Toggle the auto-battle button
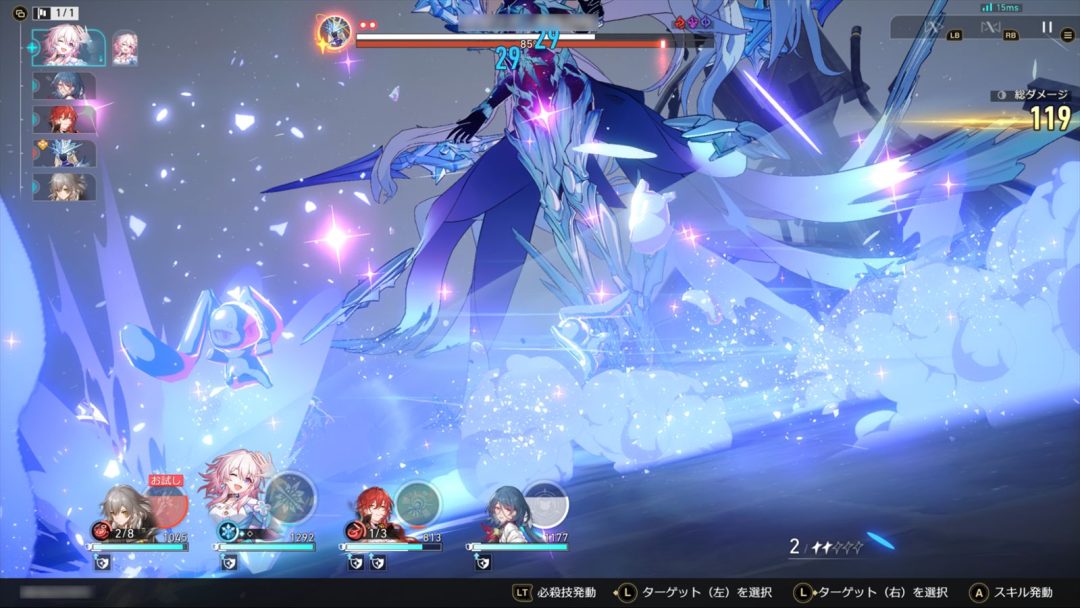This screenshot has height=608, width=1080. pos(991,28)
